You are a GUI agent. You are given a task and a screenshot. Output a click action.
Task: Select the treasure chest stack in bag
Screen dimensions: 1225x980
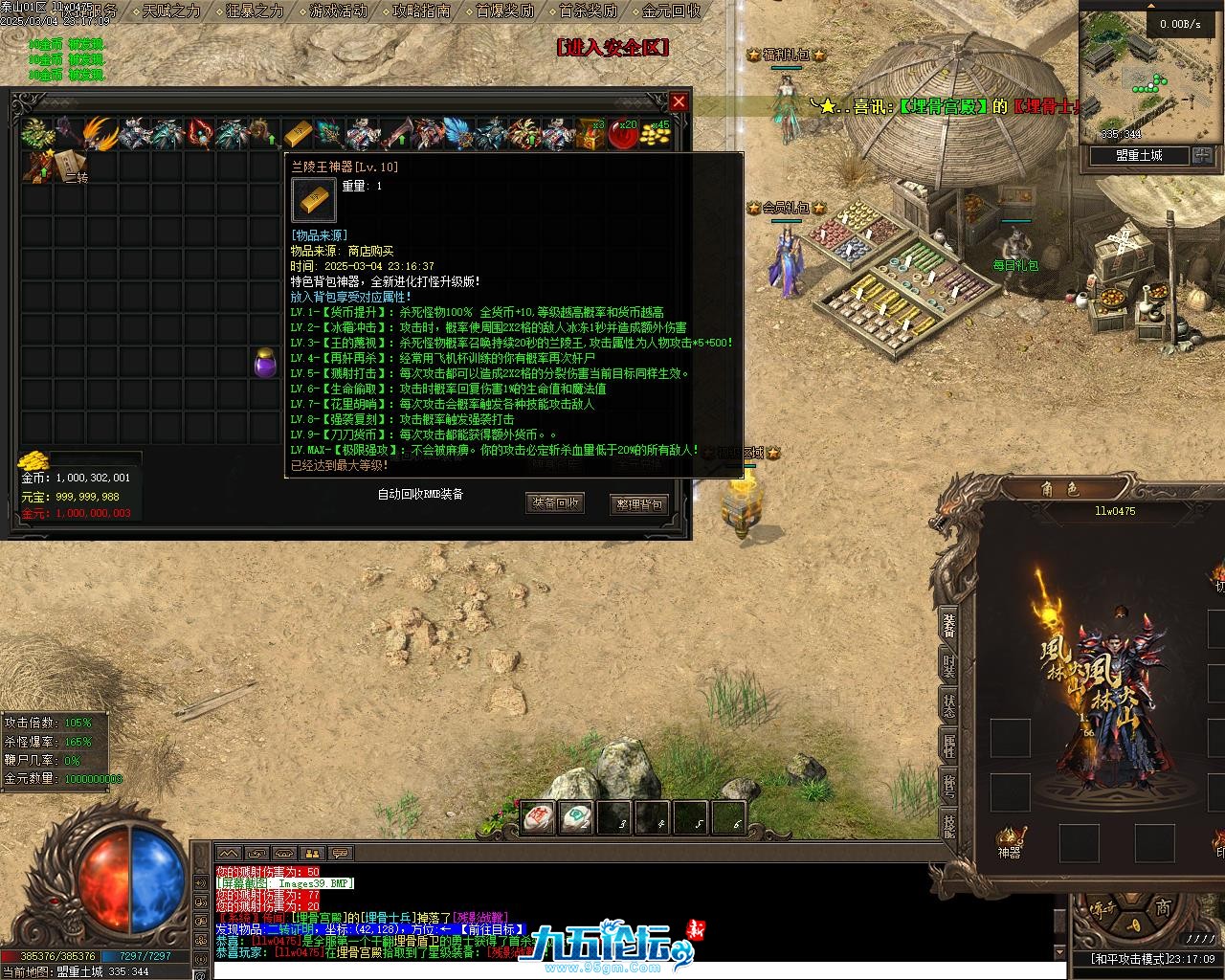[x=590, y=134]
